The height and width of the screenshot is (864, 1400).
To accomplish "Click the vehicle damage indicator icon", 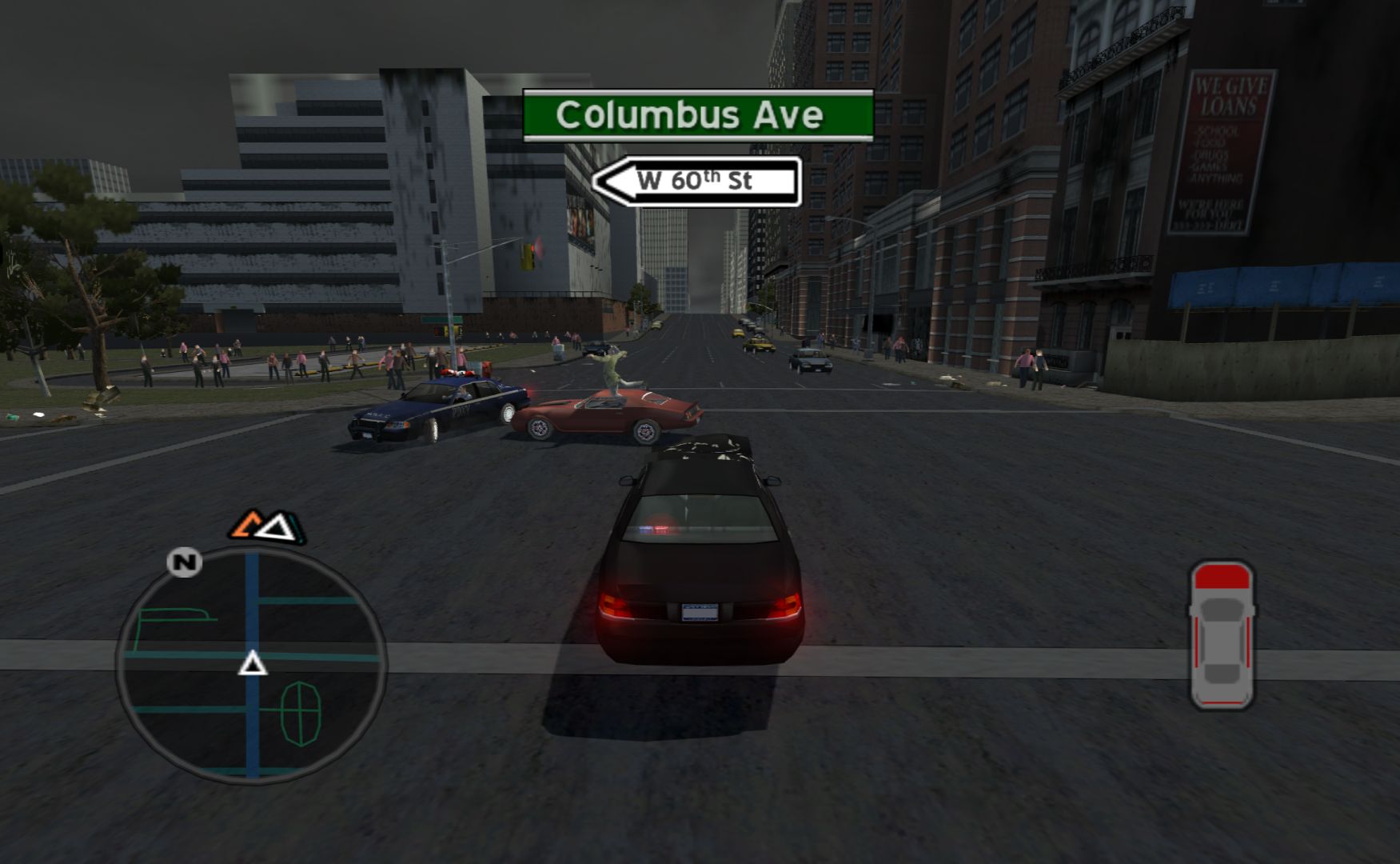I will tap(1221, 635).
